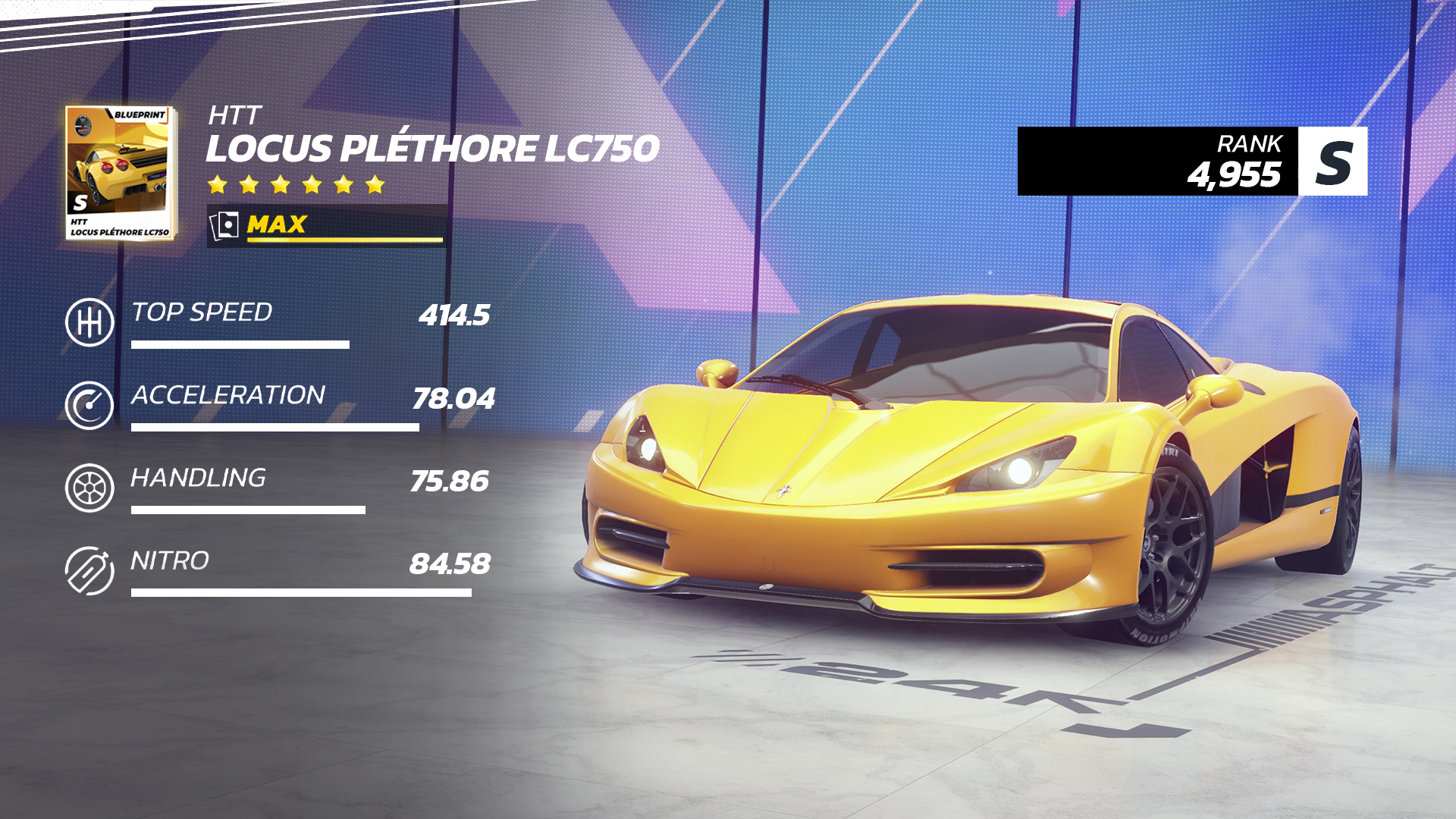Toggle the first gold star rating
This screenshot has width=1456, height=819.
click(x=218, y=183)
